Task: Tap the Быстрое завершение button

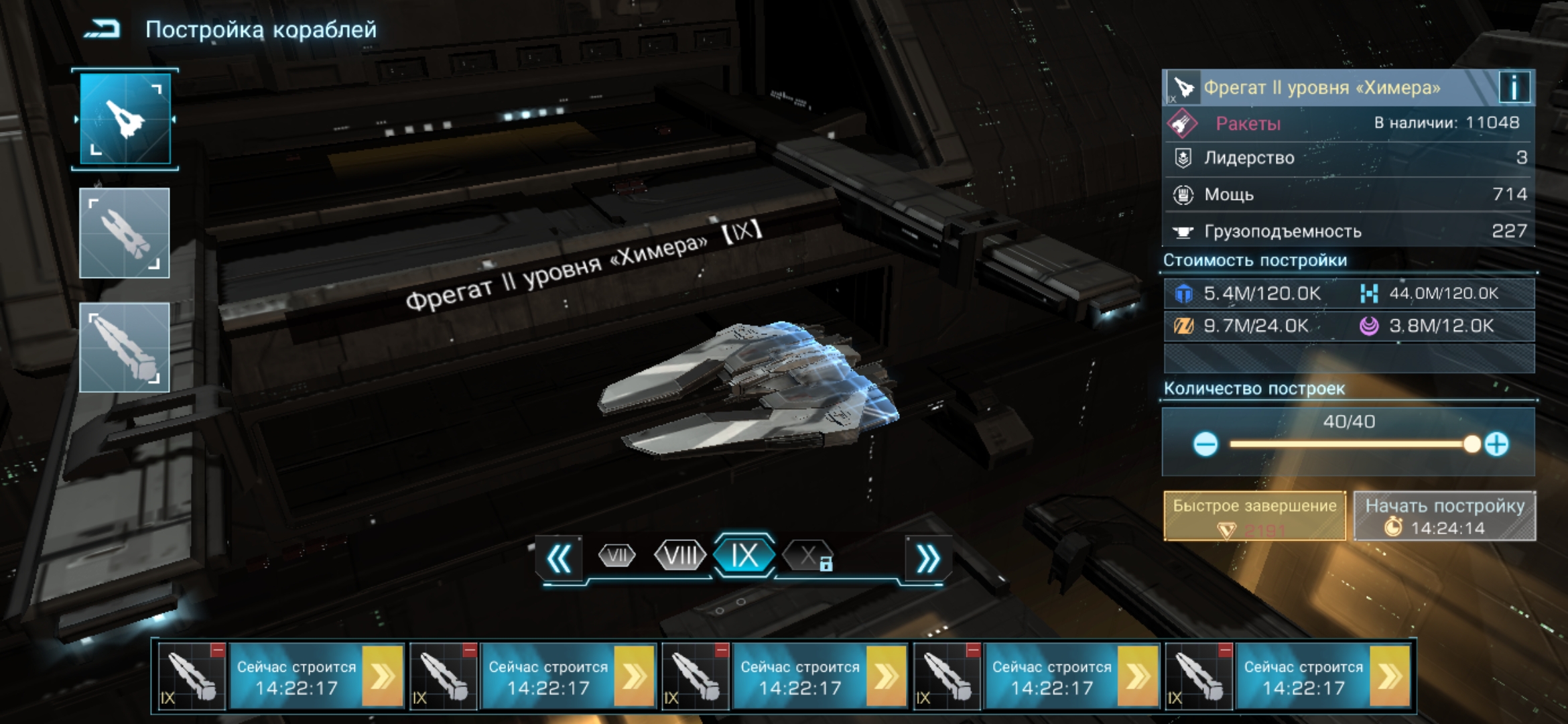Action: [x=1254, y=516]
